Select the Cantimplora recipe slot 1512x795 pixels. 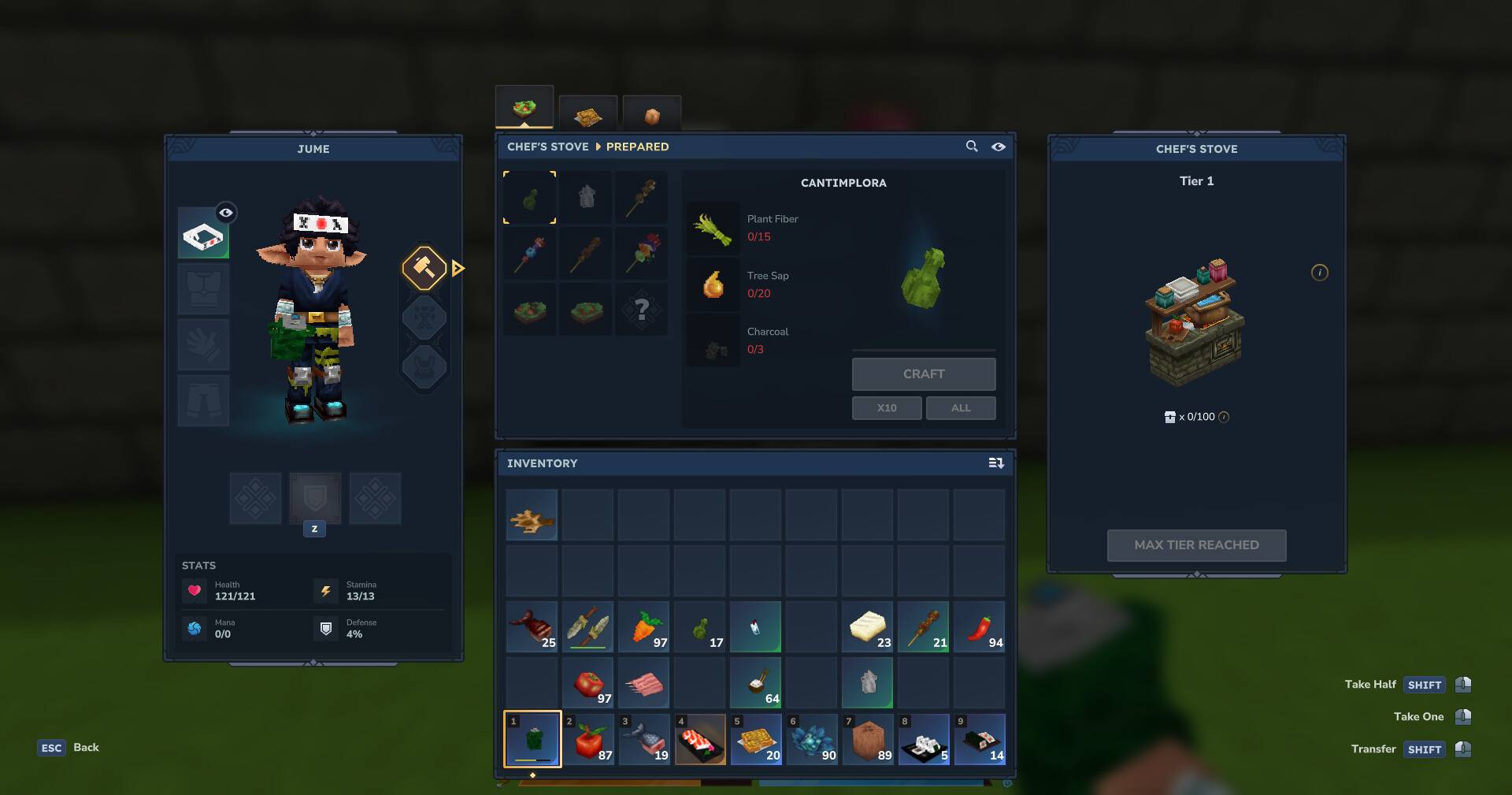pyautogui.click(x=530, y=198)
